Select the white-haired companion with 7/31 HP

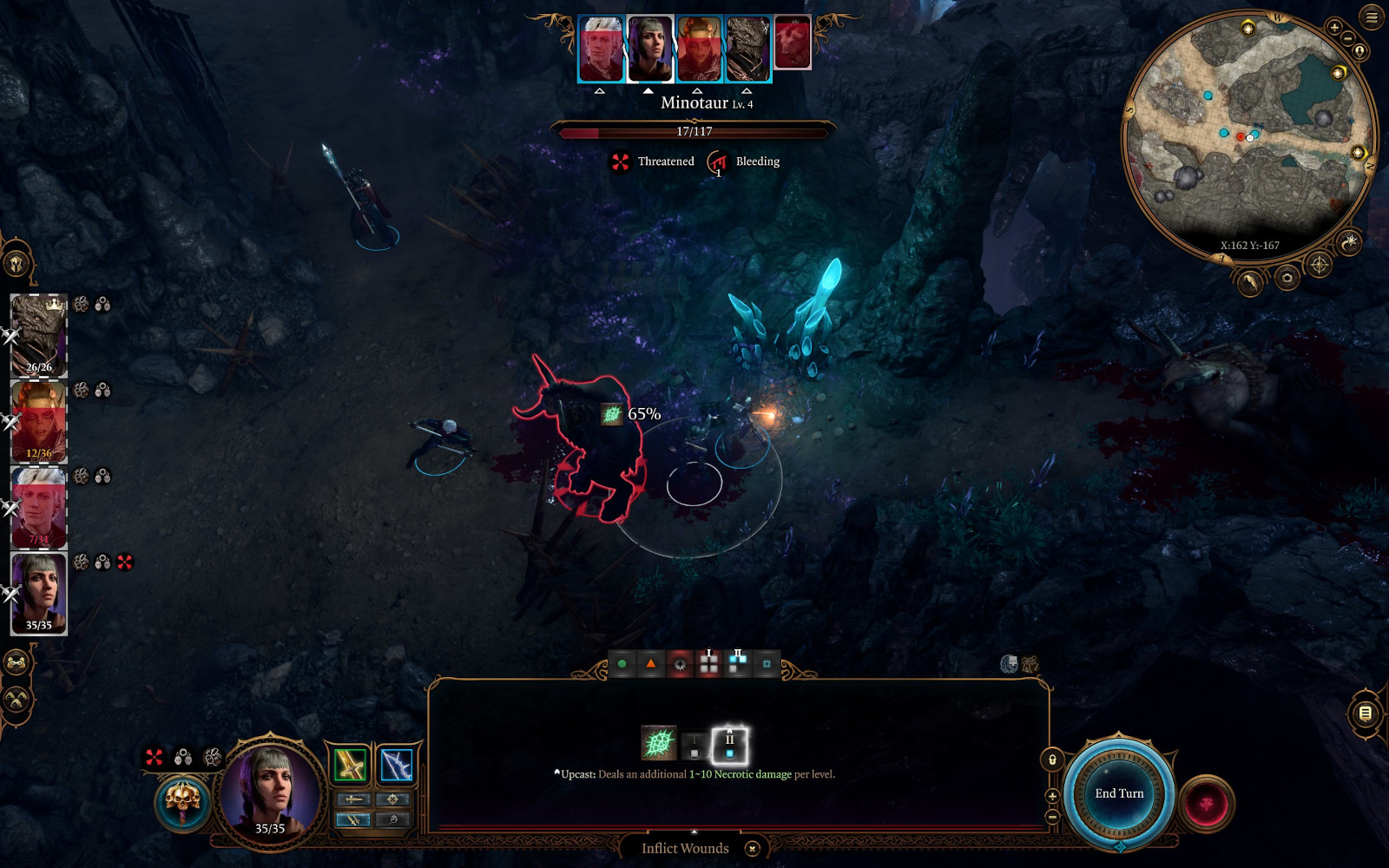coord(38,508)
